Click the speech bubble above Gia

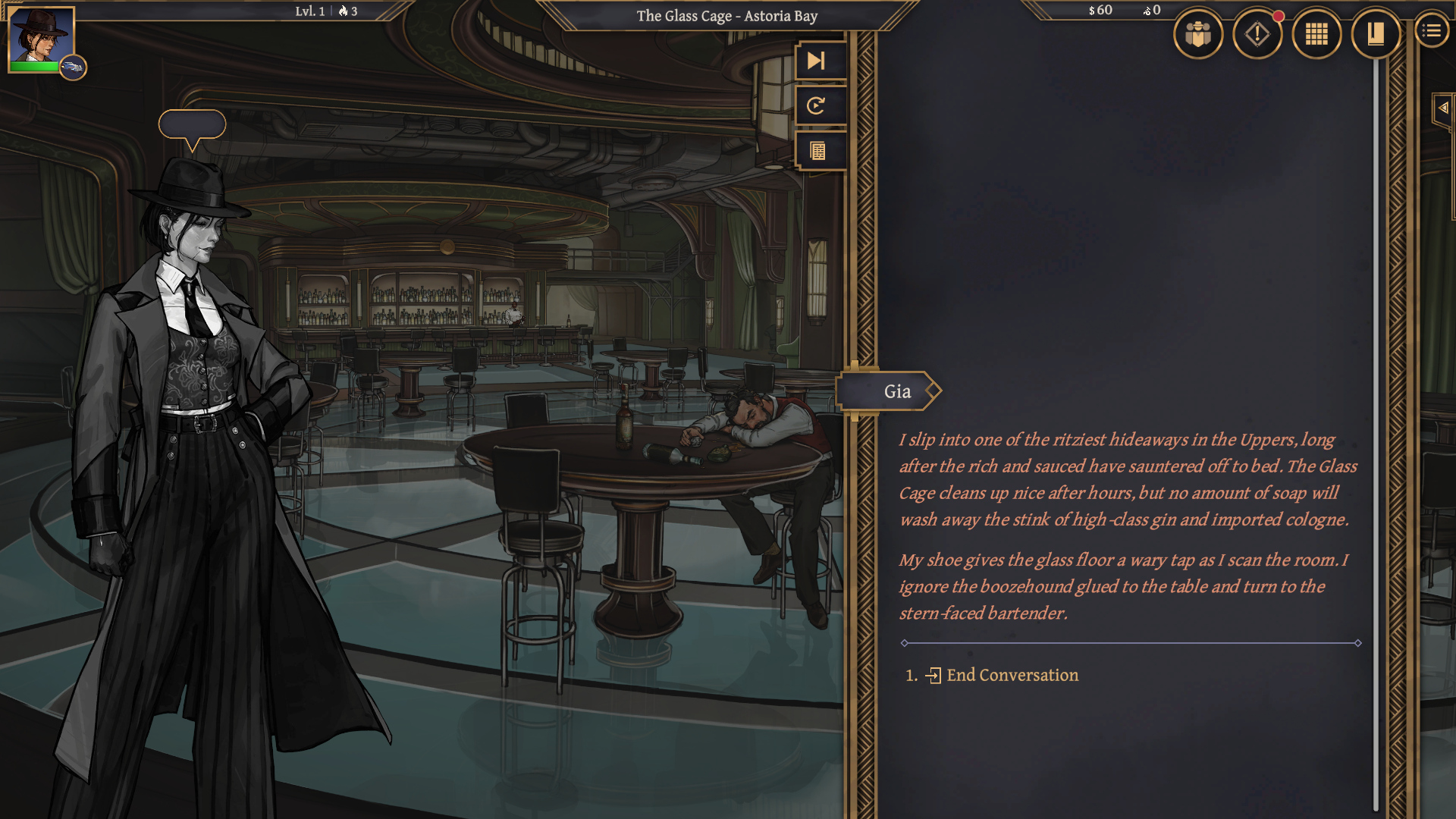click(192, 126)
